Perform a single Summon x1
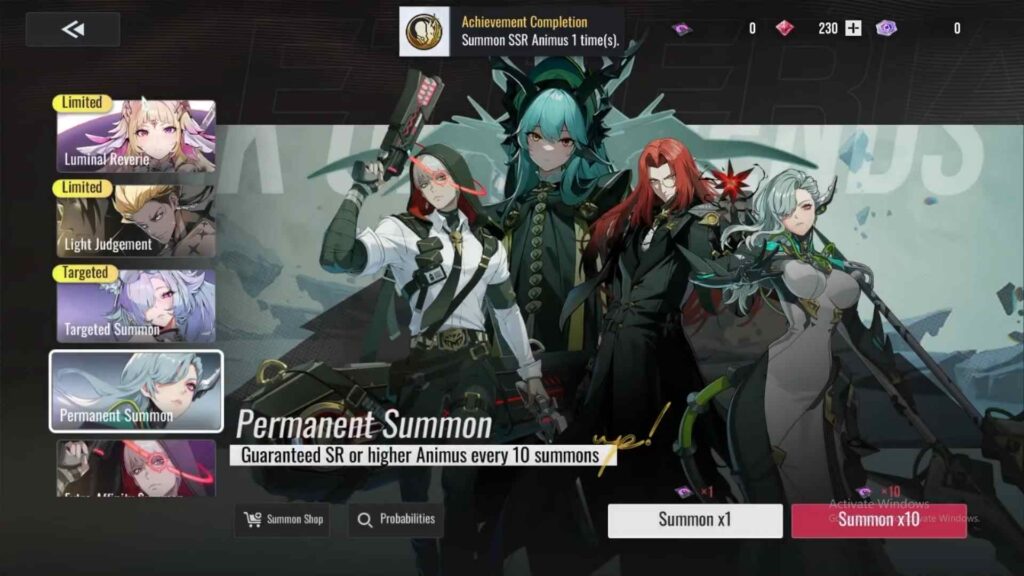Viewport: 1024px width, 576px height. pos(695,520)
